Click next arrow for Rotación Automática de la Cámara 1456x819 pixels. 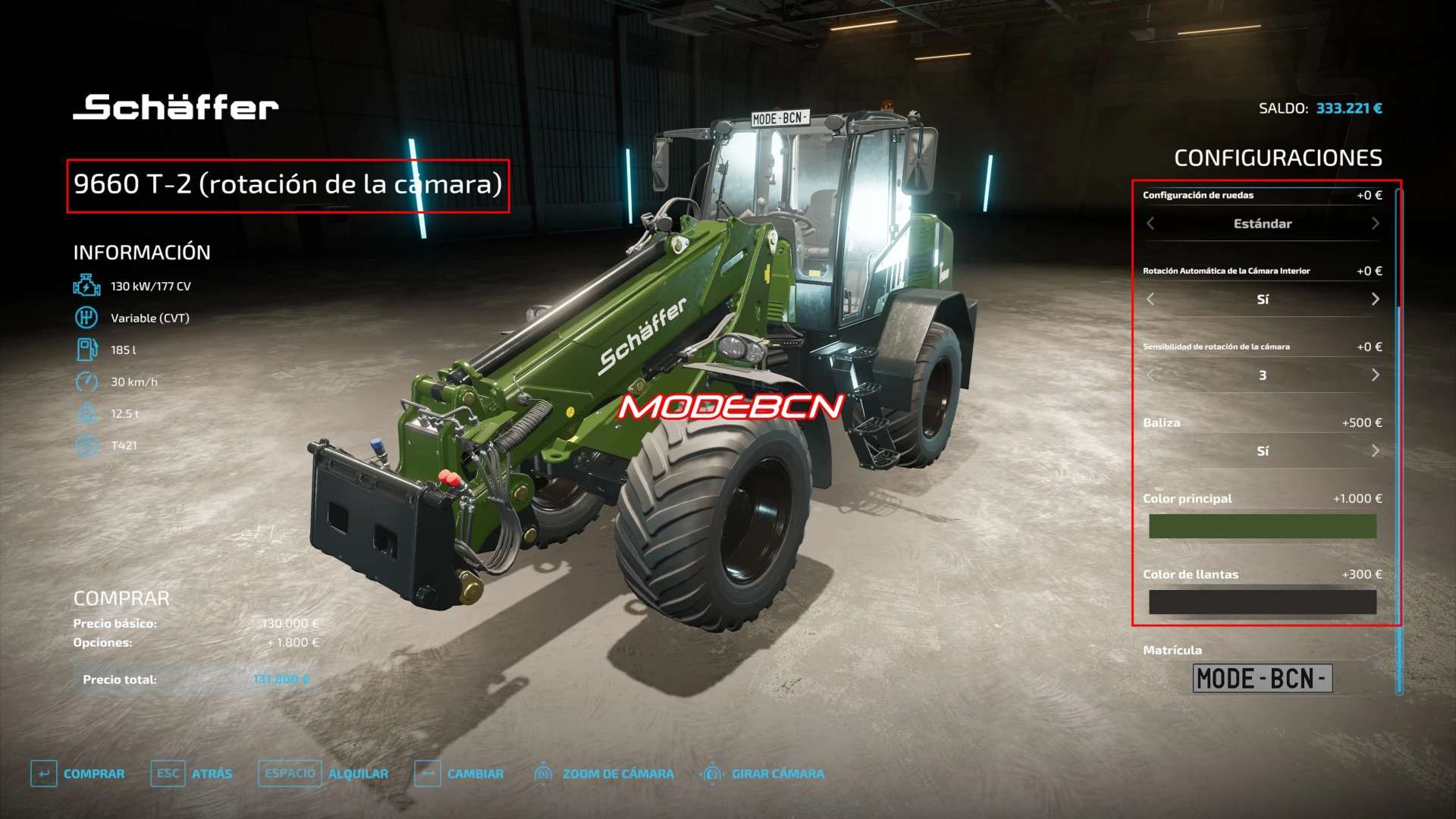point(1375,300)
